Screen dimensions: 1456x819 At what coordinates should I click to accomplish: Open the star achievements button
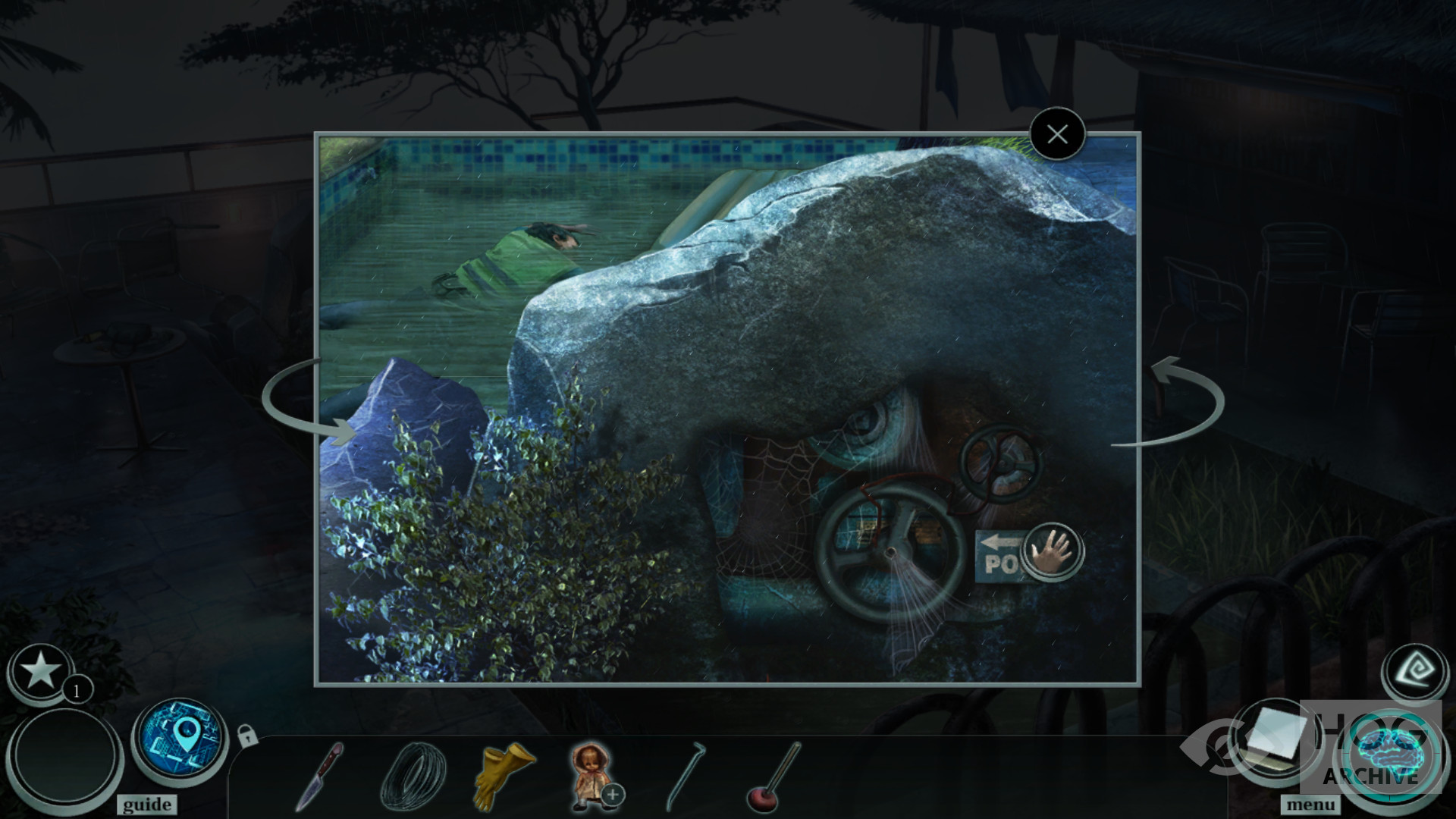[40, 672]
